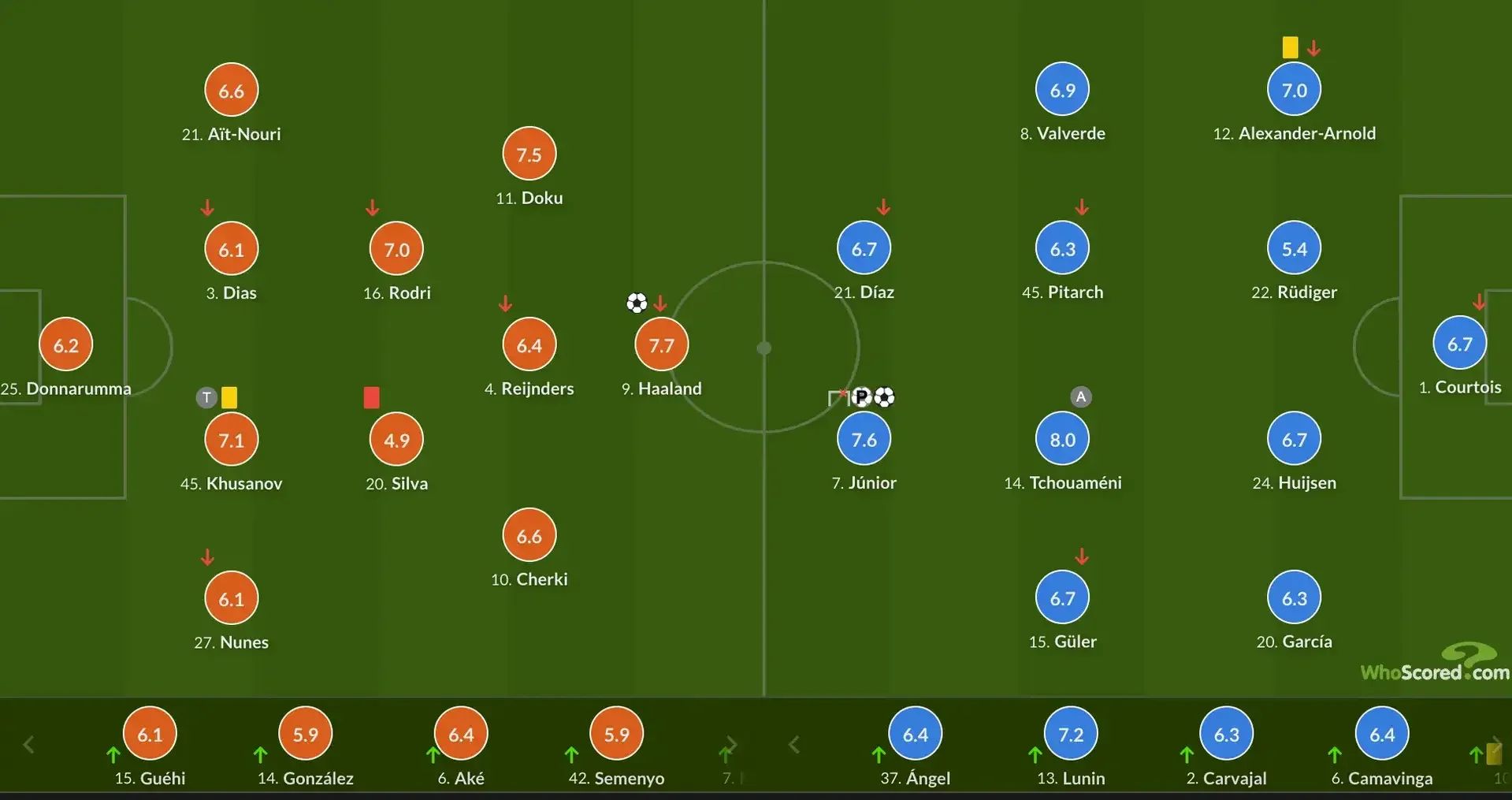The width and height of the screenshot is (1512, 800).
Task: Open substitute Guéhi's player bubble
Action: click(x=150, y=734)
